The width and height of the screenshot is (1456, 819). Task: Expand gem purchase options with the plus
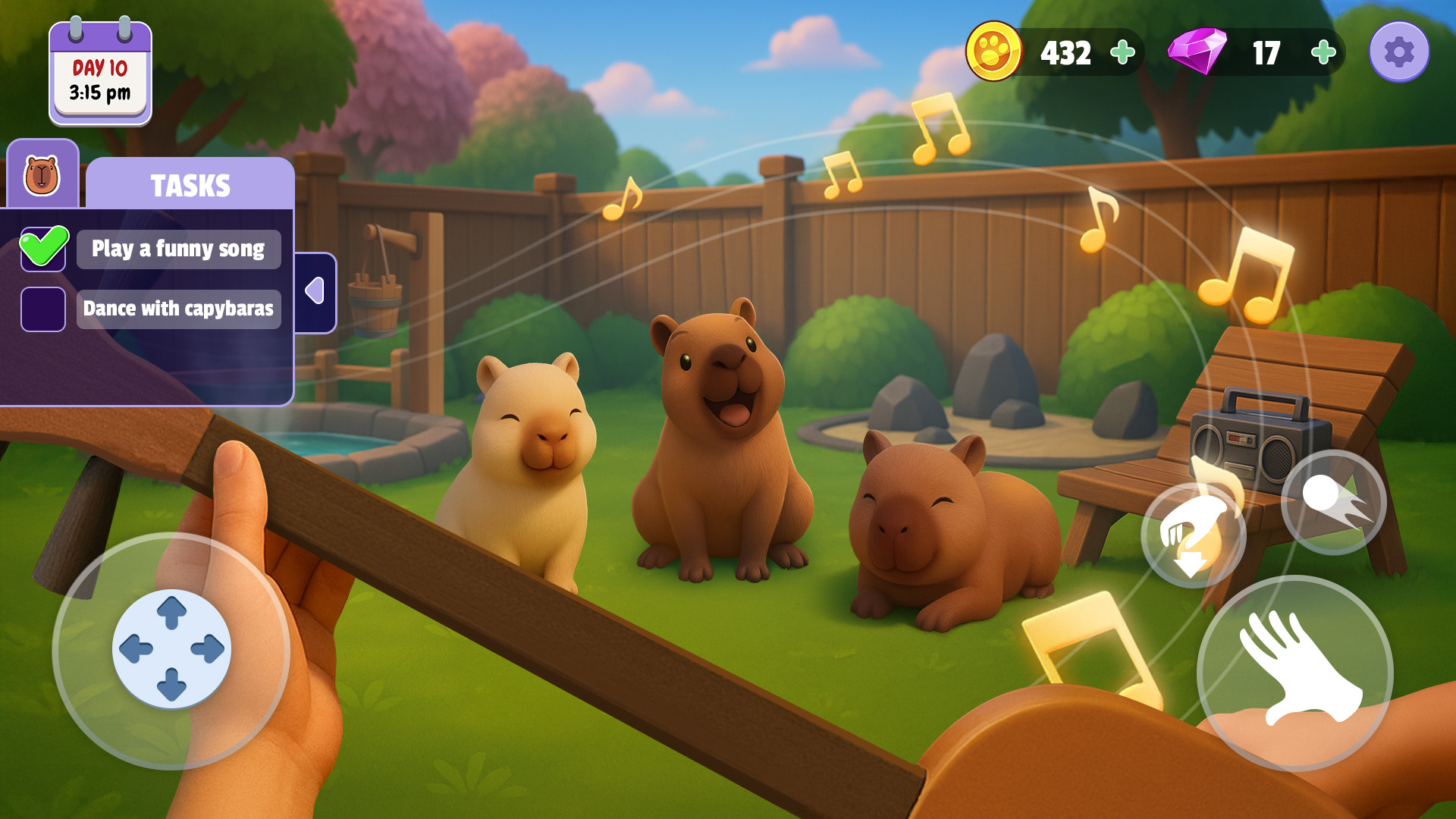[1323, 52]
